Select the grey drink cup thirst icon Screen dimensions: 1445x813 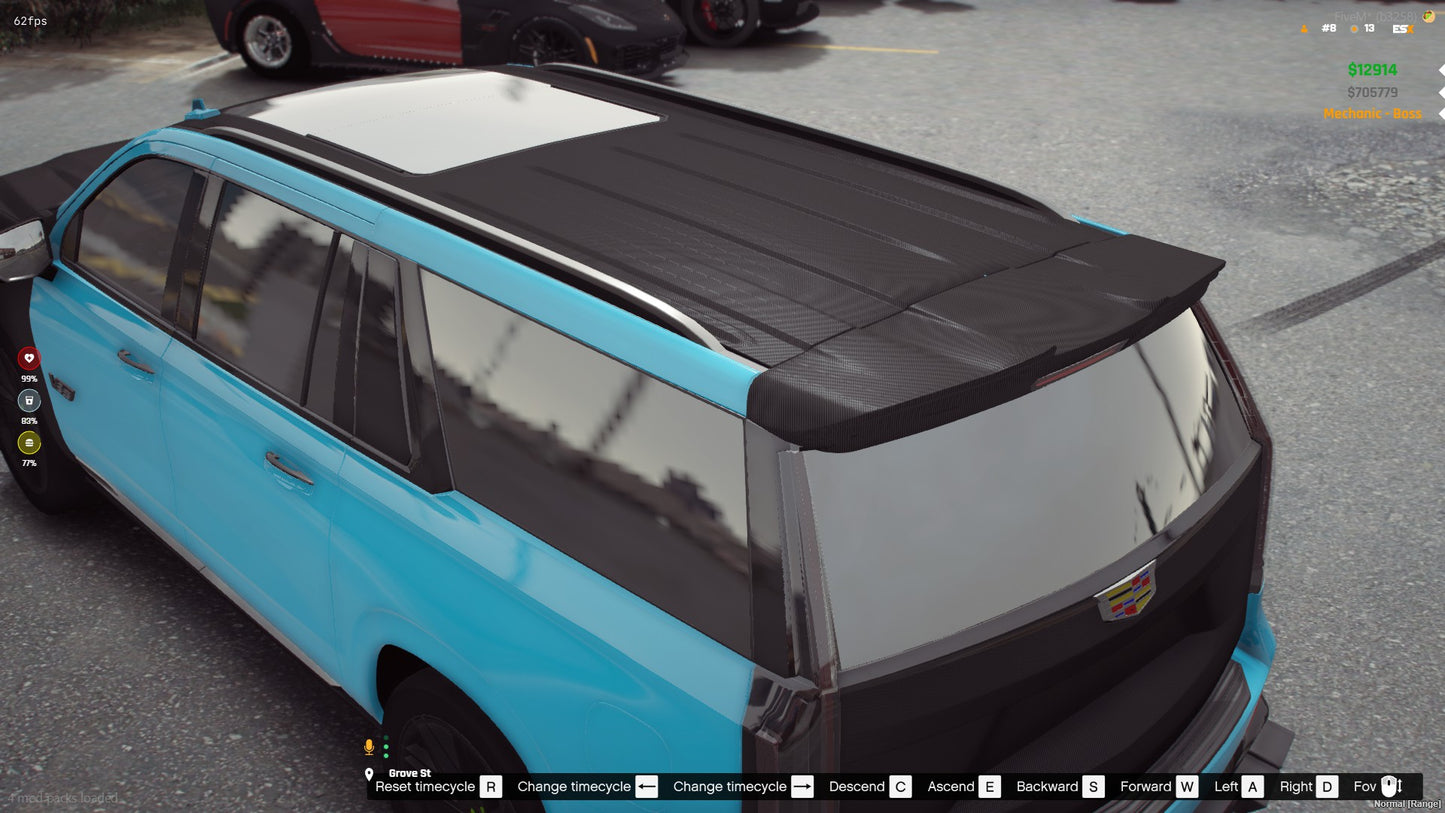[x=29, y=400]
